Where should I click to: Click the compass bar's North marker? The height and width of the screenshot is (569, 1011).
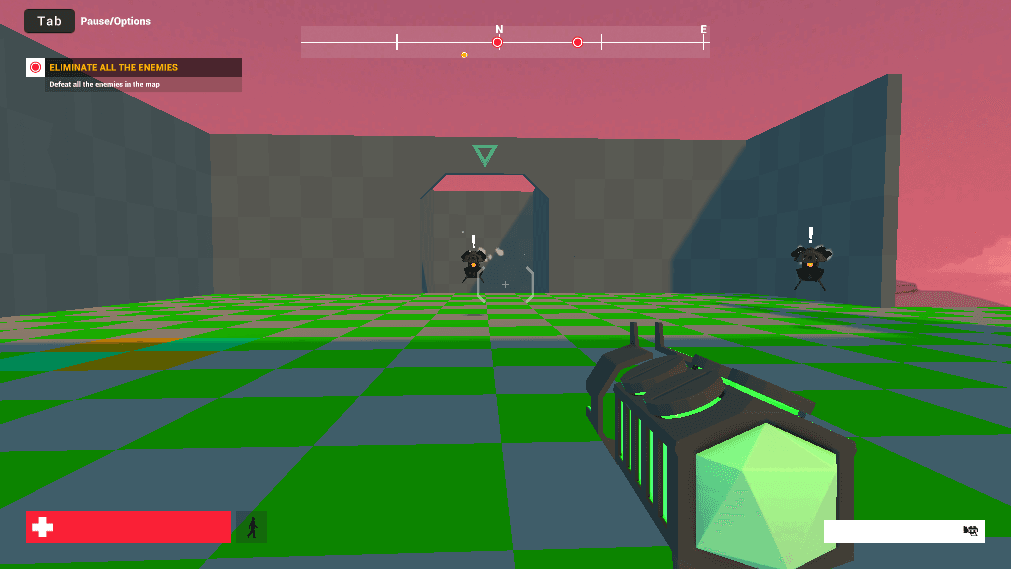499,30
